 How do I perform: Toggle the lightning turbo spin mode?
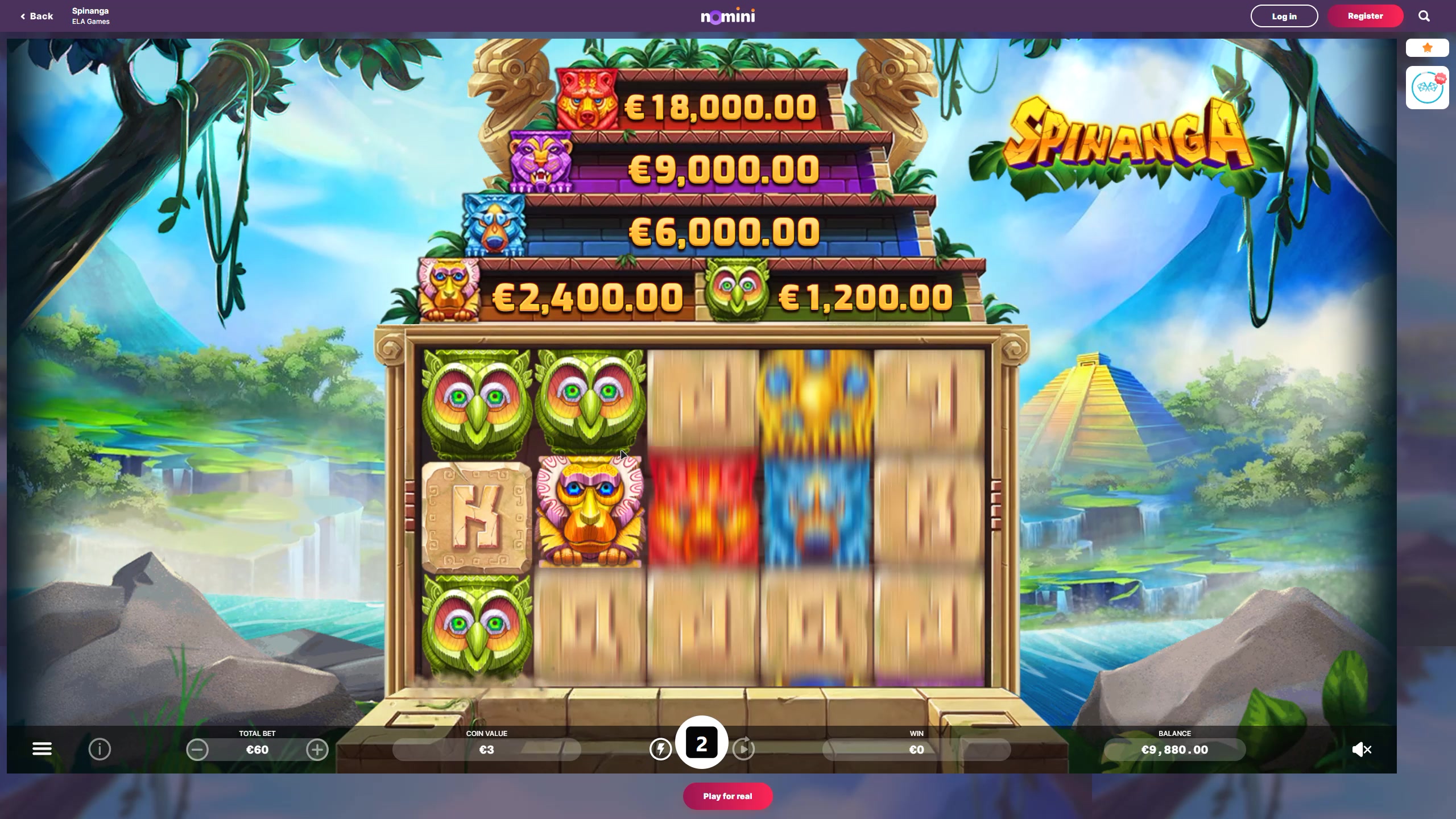tap(660, 749)
